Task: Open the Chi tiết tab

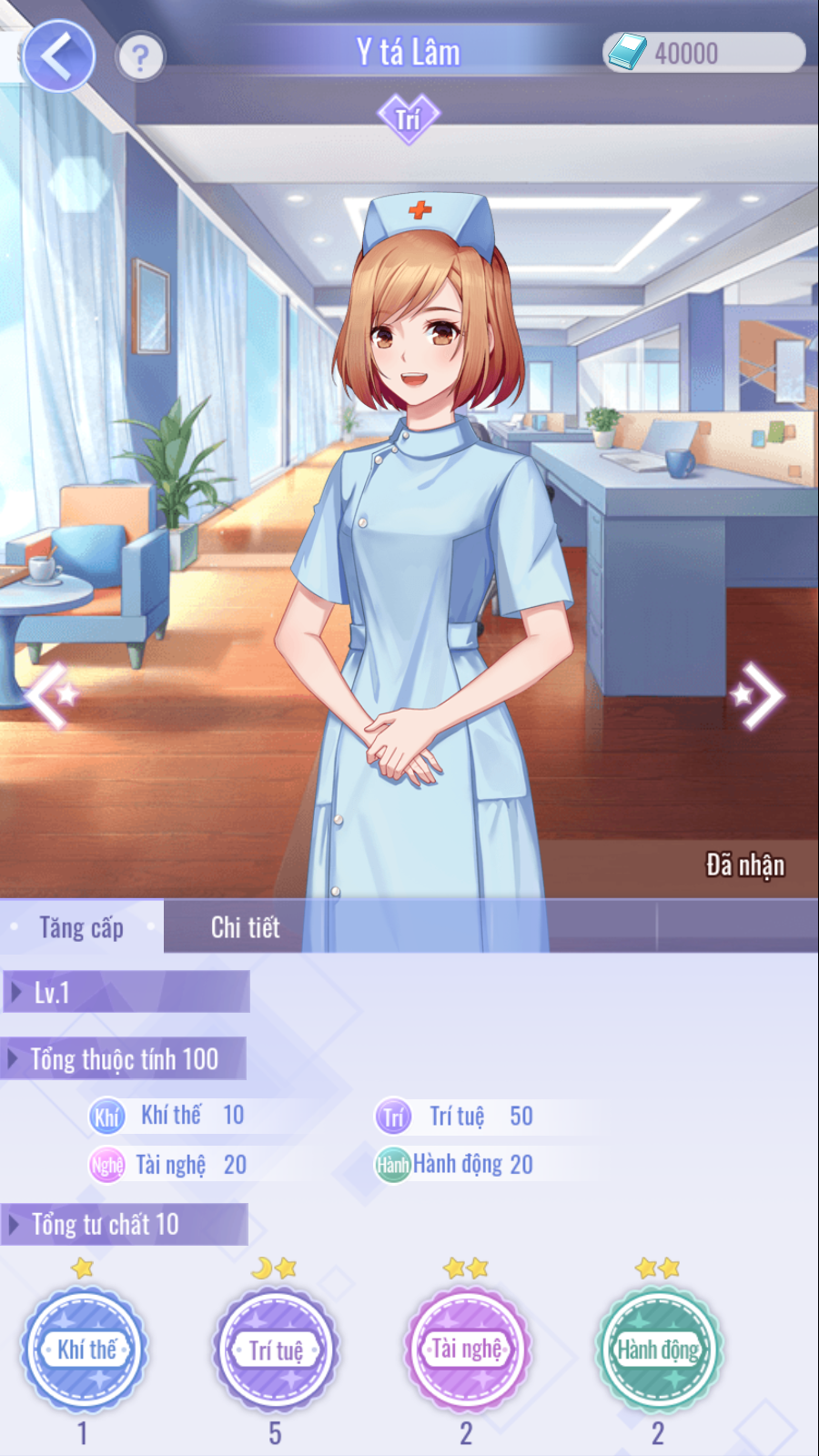Action: (x=245, y=927)
